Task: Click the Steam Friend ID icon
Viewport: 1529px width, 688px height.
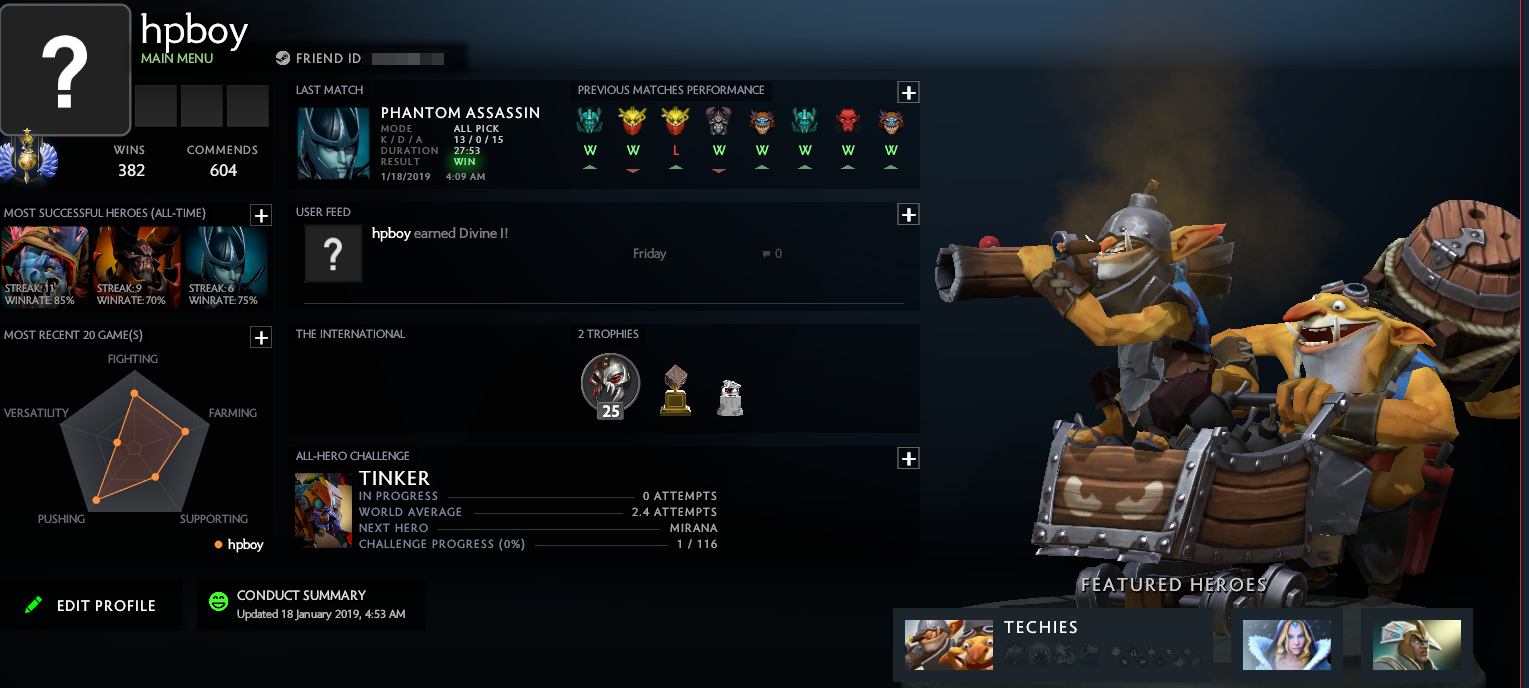Action: coord(283,58)
